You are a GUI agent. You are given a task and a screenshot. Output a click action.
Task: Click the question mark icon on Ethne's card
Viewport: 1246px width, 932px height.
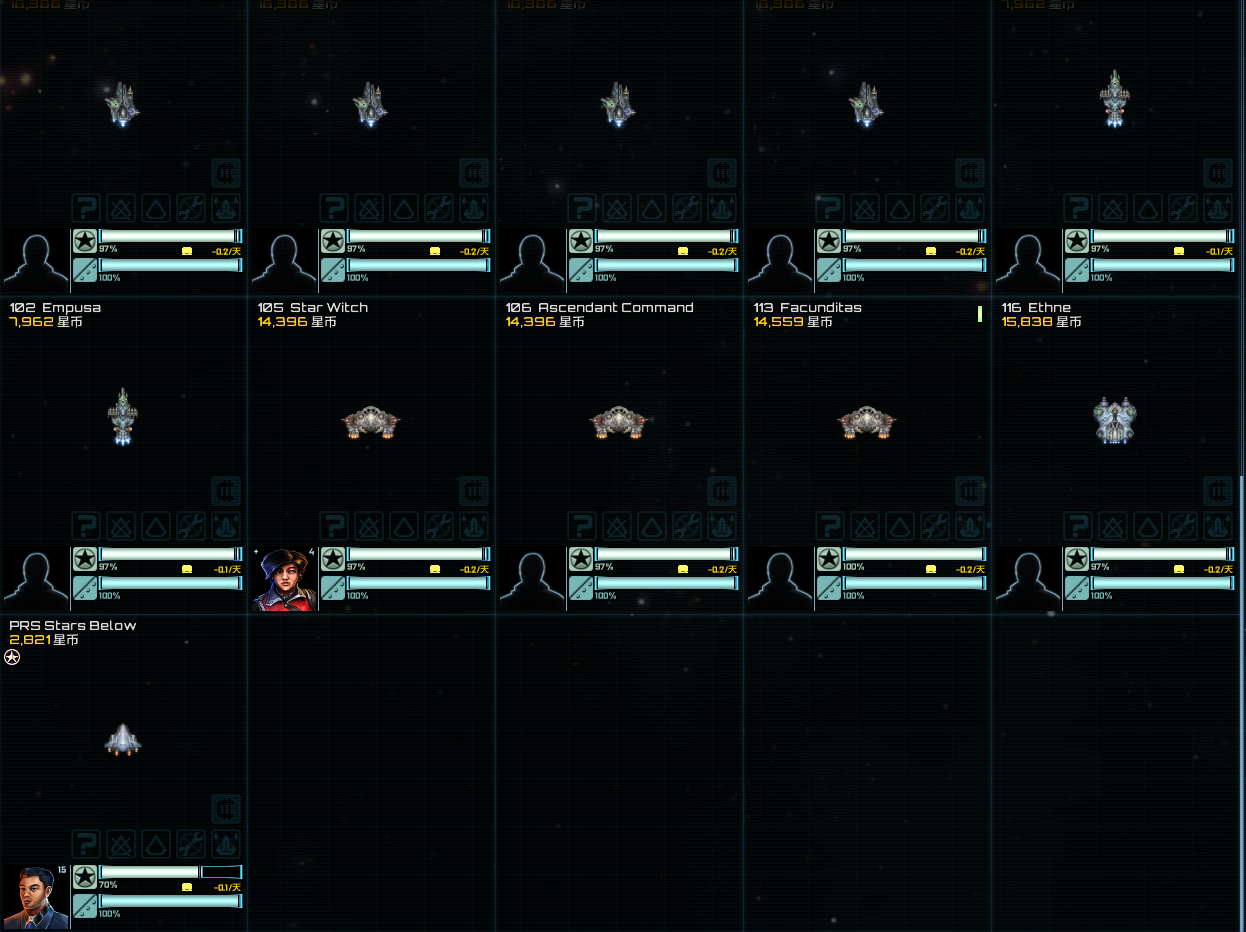coord(1079,526)
